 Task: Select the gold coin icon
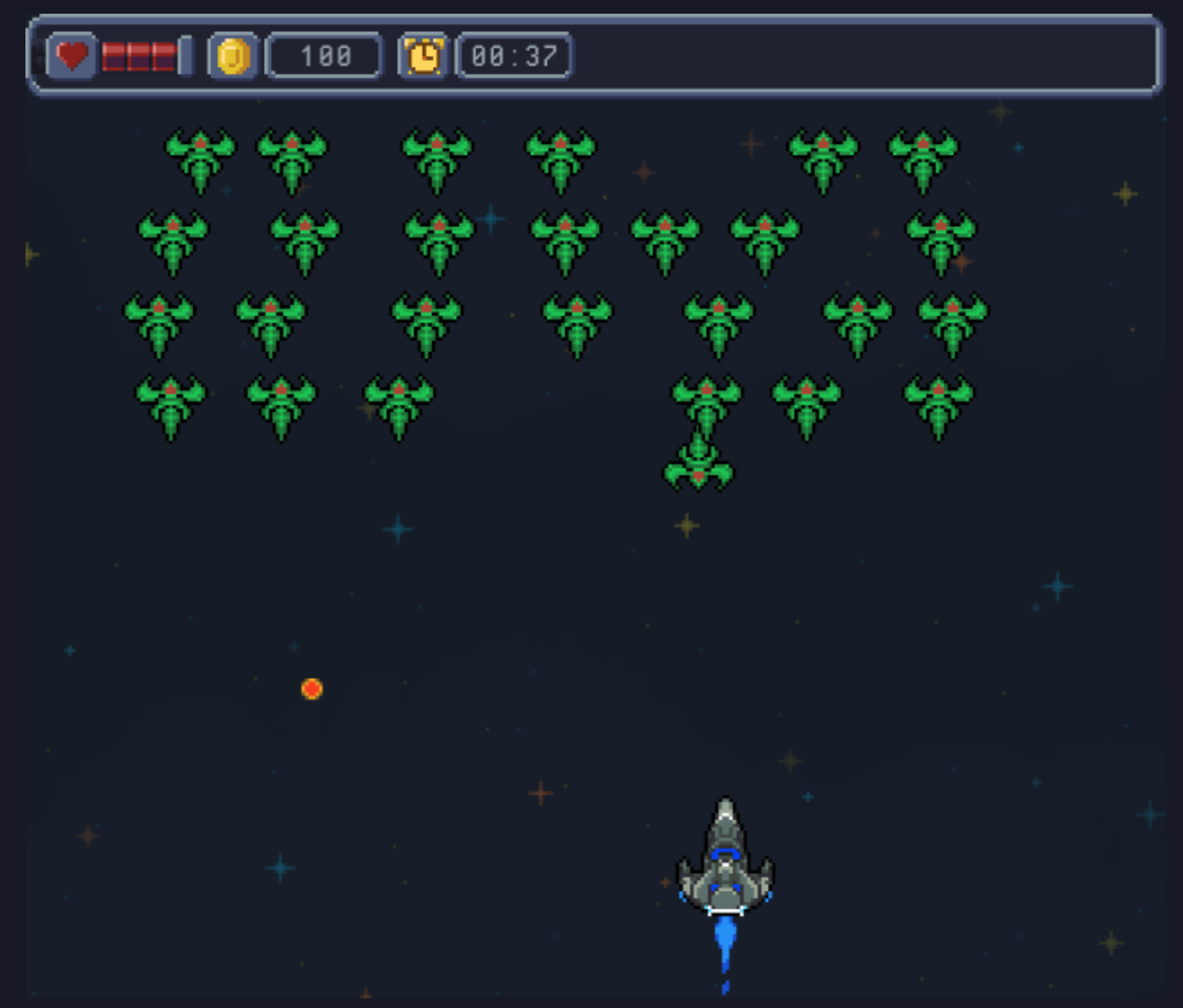point(234,56)
